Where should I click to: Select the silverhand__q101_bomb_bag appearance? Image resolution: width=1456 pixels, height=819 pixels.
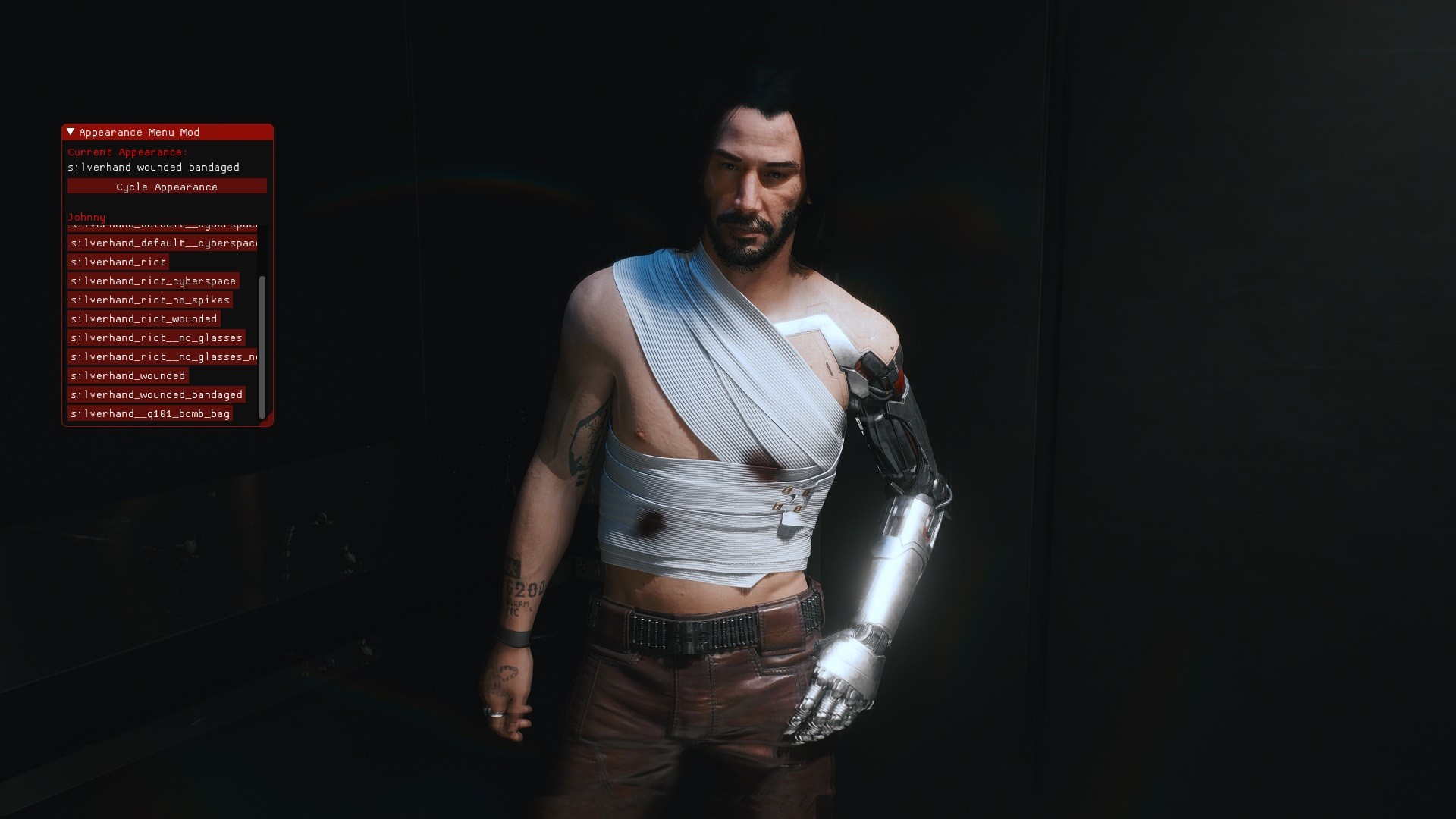click(151, 413)
